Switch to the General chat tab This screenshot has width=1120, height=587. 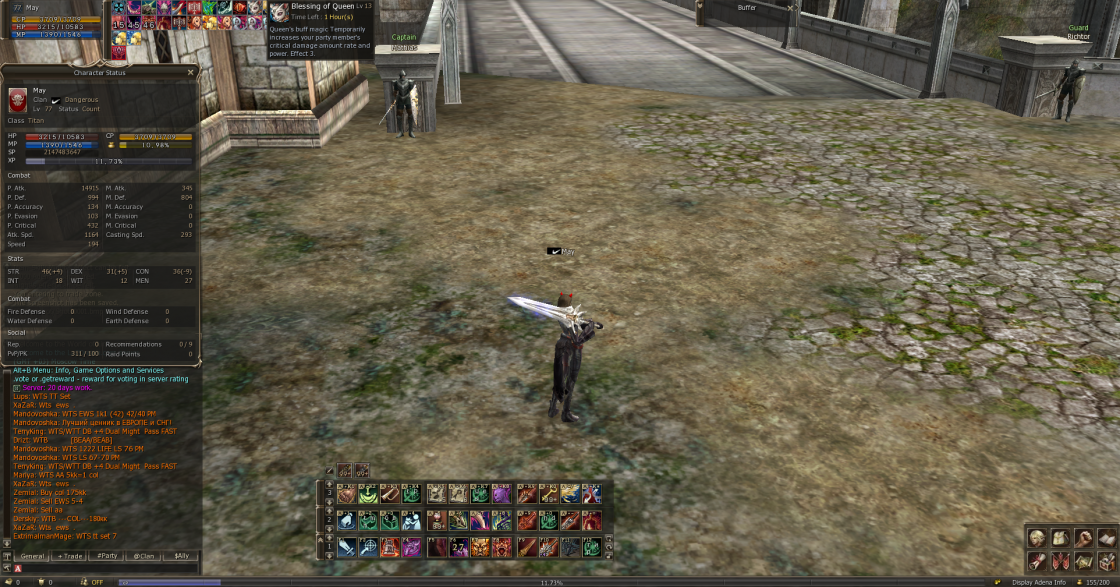[32, 555]
